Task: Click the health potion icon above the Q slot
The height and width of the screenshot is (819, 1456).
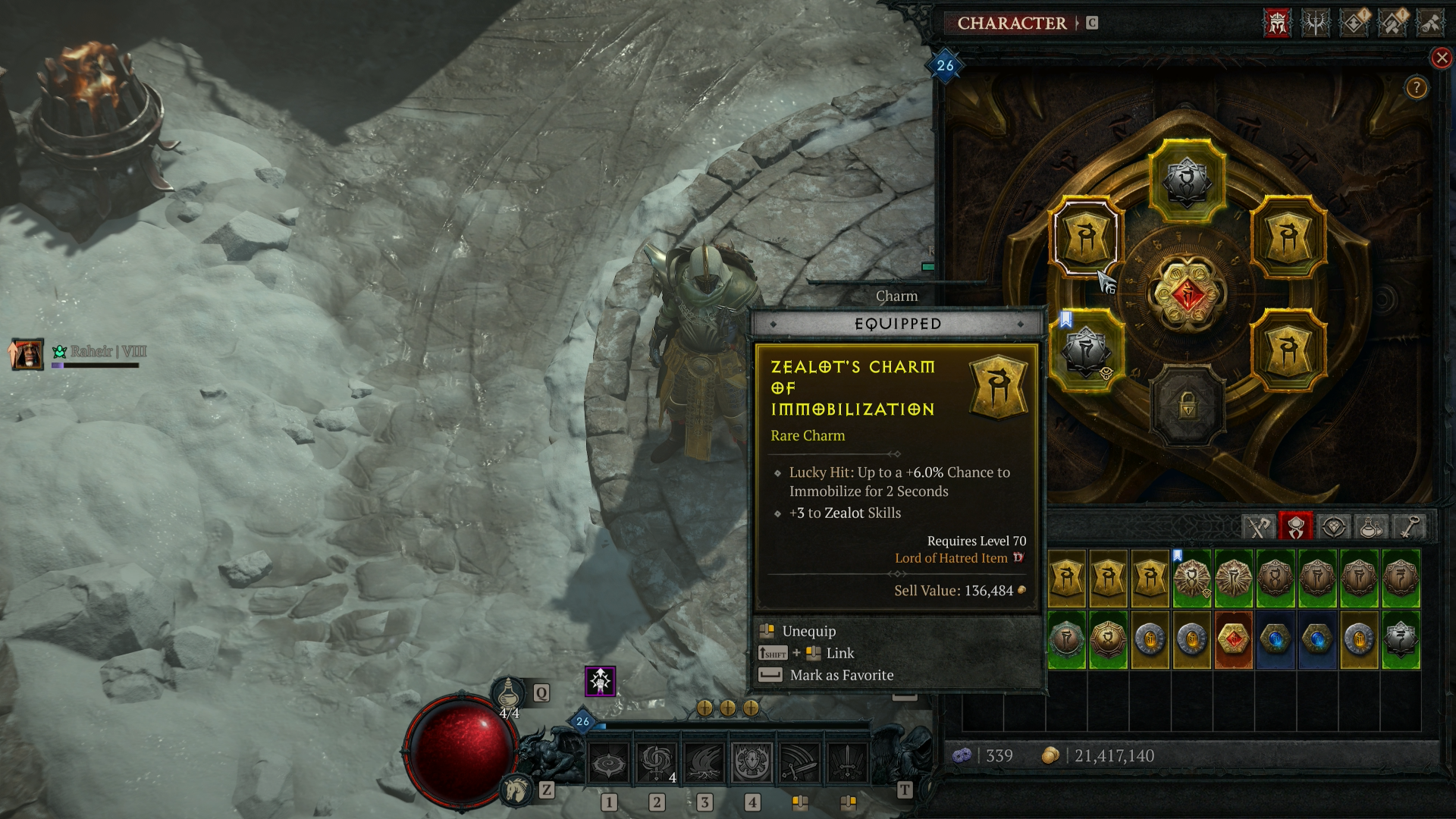Action: pyautogui.click(x=511, y=690)
